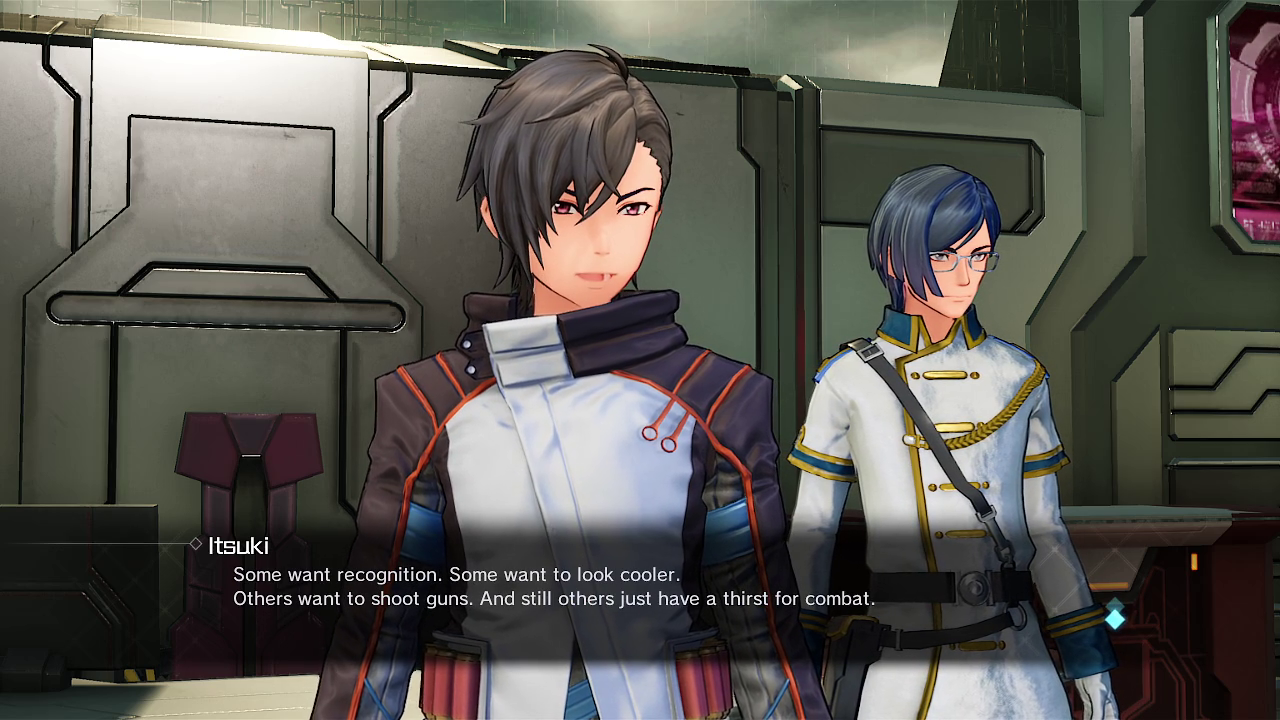1280x720 pixels.
Task: Advance dialogue with the cyan diamond indicator
Action: [x=1114, y=617]
